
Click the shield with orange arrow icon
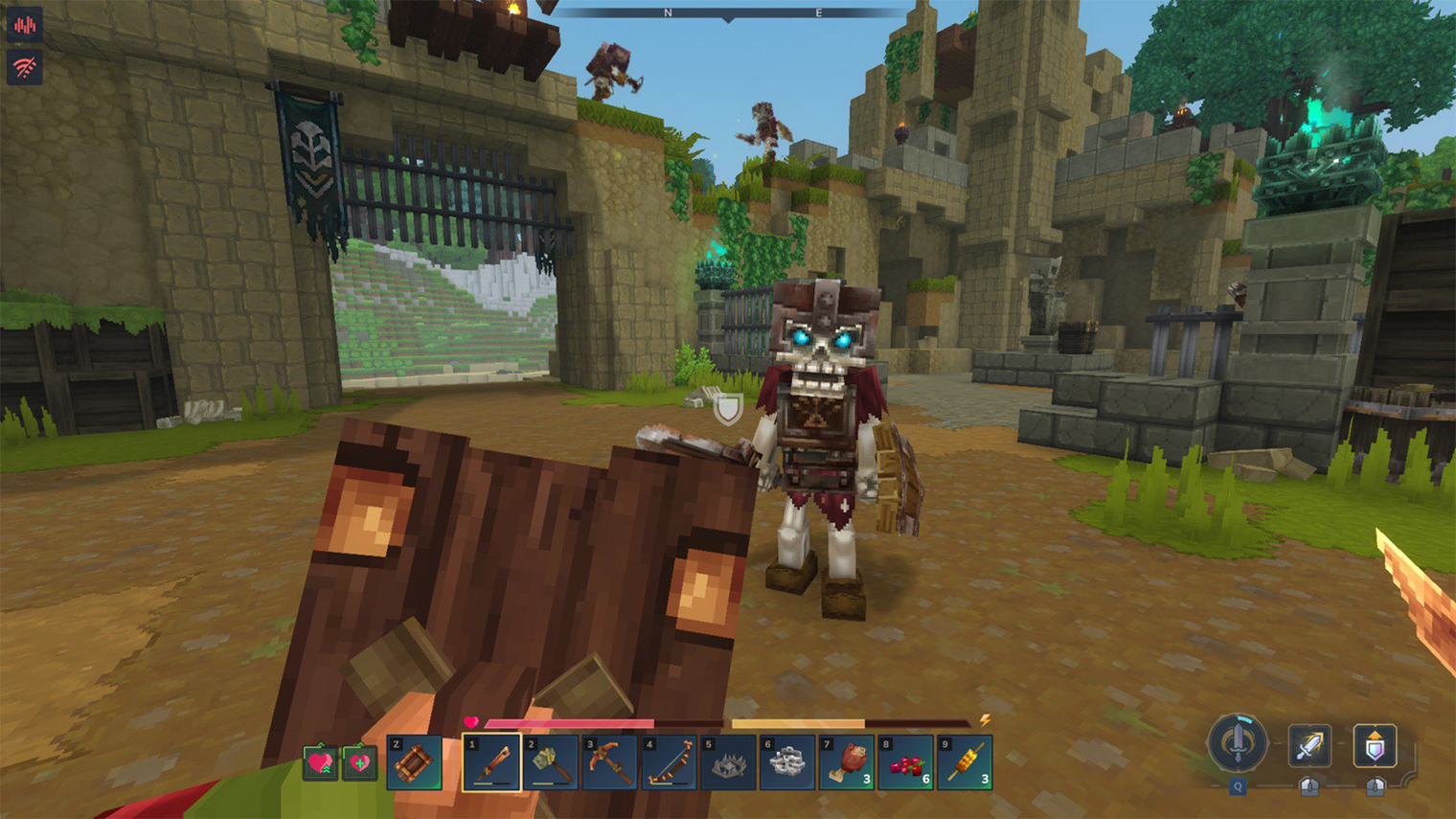(1375, 746)
